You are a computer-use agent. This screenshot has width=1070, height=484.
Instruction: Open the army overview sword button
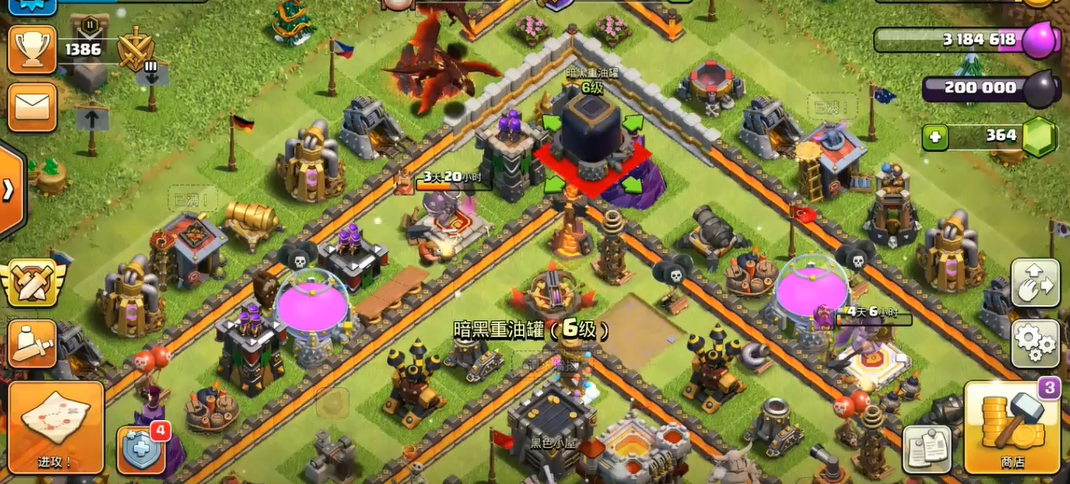31,343
